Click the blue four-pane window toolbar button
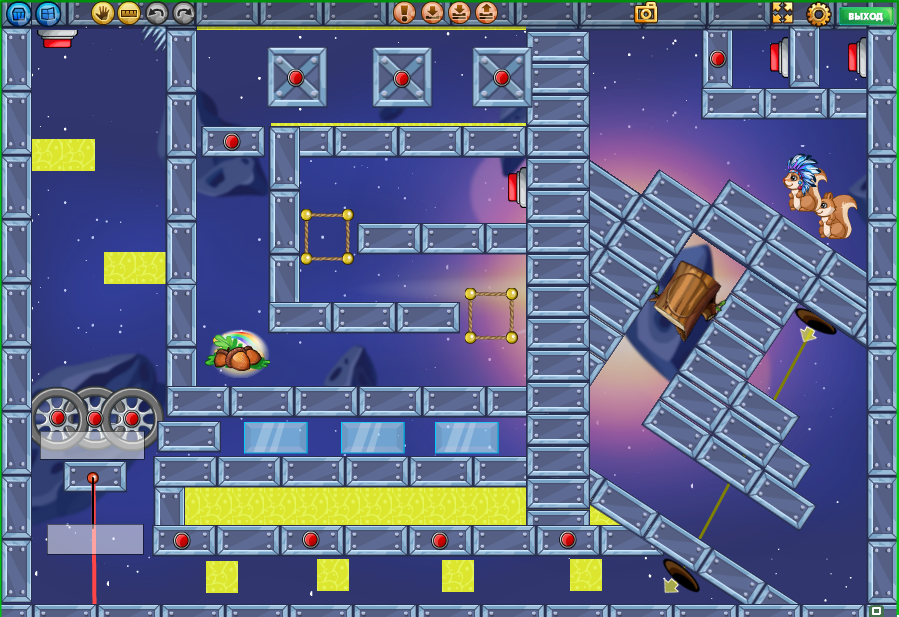The image size is (899, 617). click(48, 14)
